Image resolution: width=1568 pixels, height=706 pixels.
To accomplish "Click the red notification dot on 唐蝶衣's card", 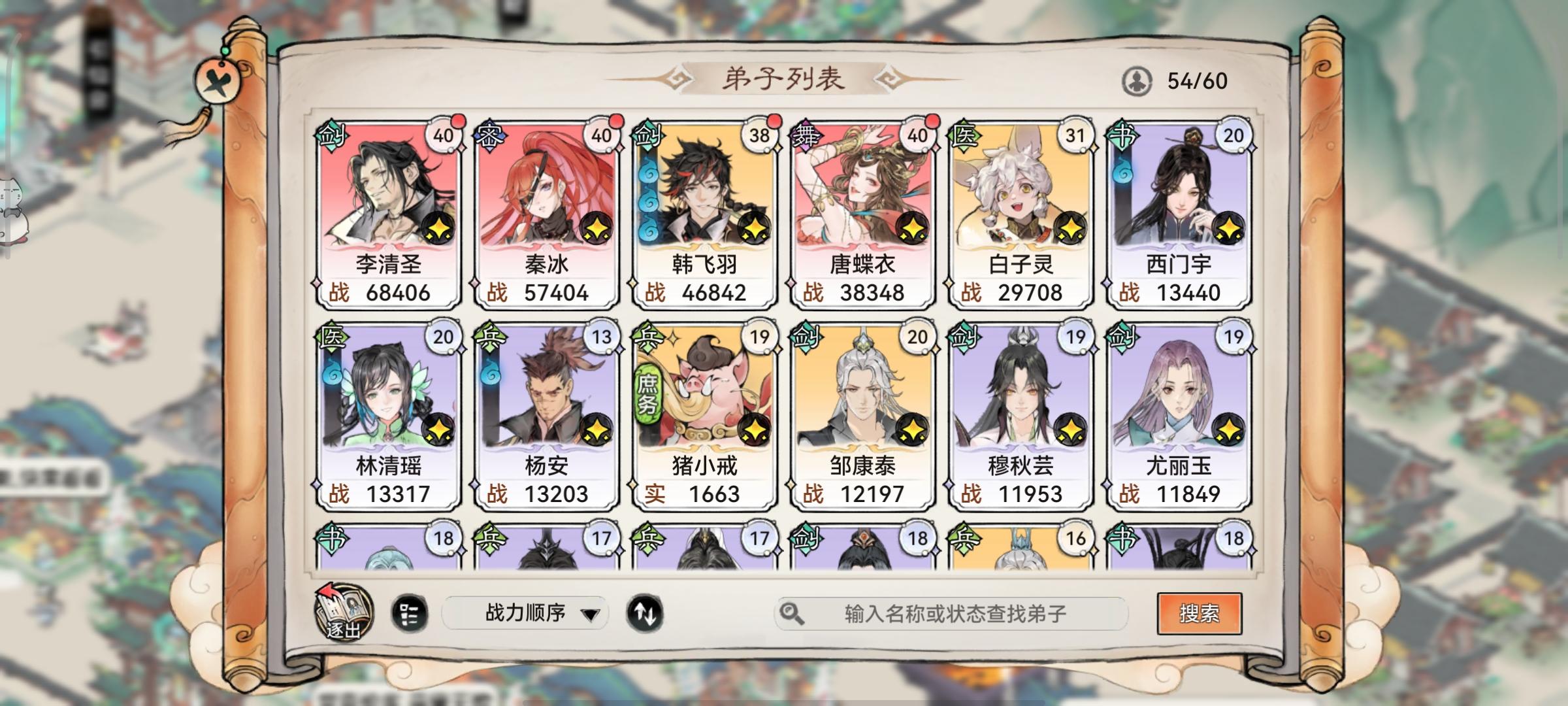I will tap(932, 121).
